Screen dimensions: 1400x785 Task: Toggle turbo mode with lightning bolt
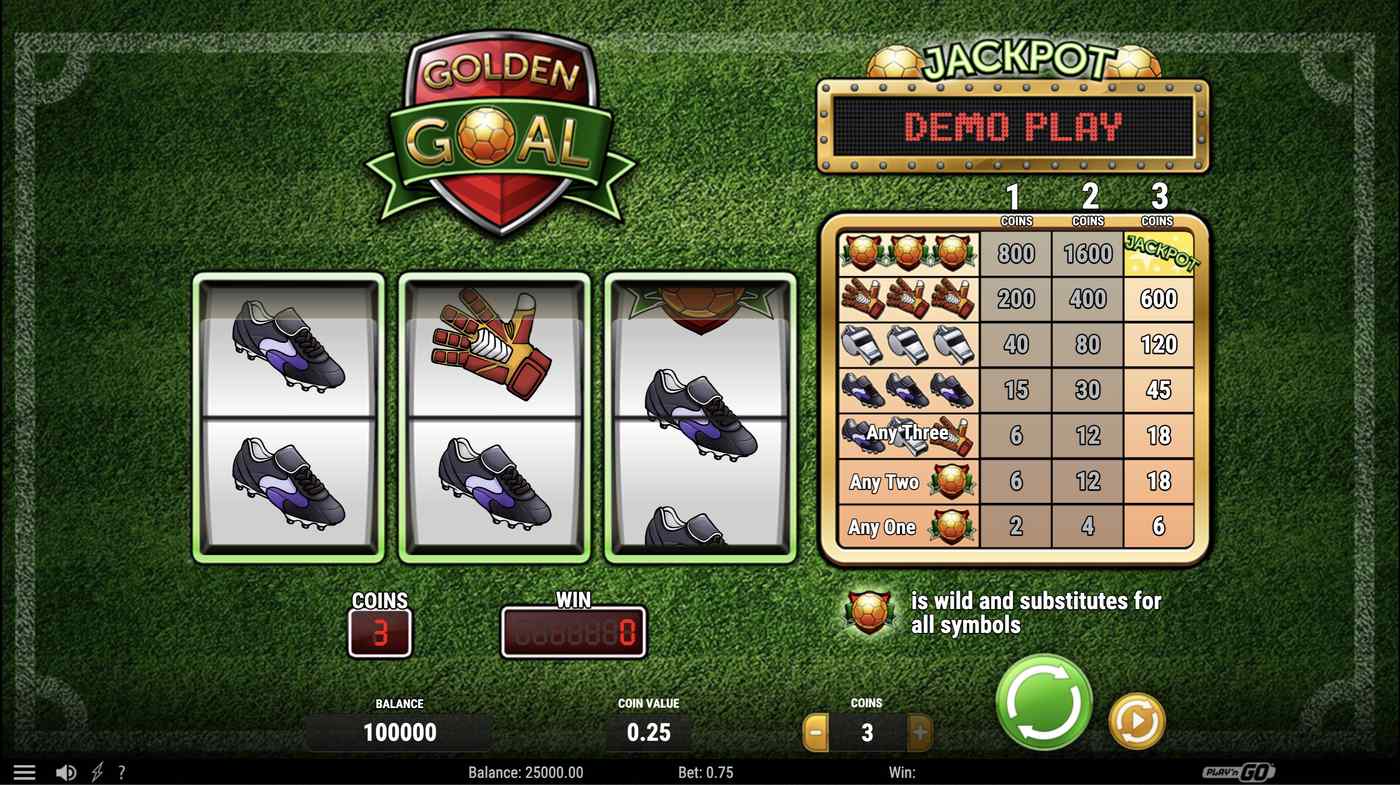coord(96,771)
